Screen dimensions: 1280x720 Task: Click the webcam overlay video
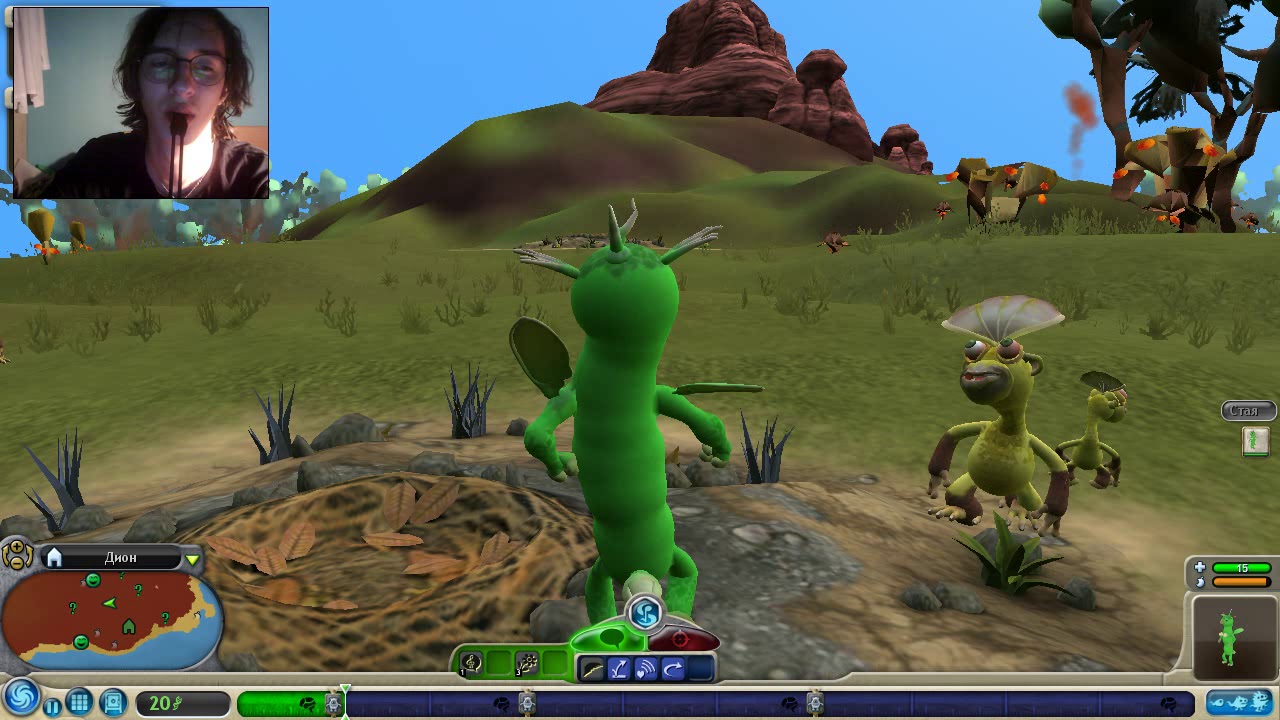tap(140, 103)
